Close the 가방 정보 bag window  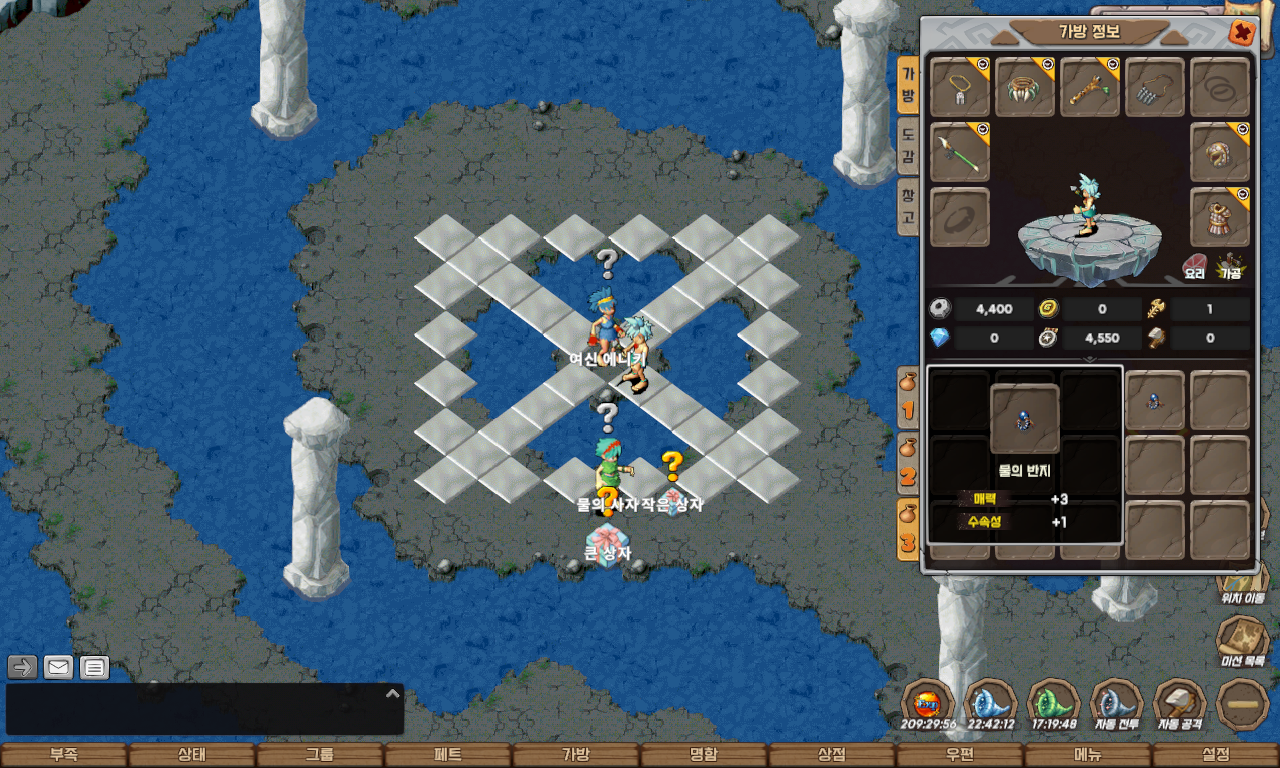coord(1241,33)
